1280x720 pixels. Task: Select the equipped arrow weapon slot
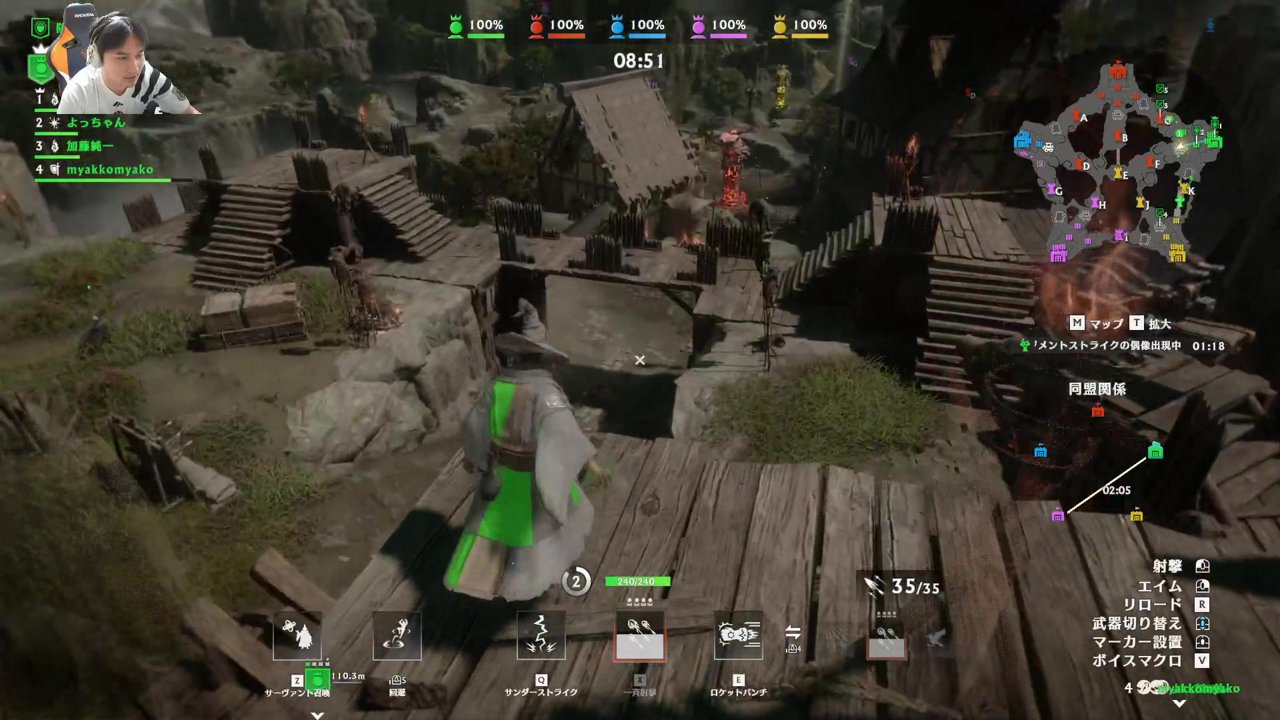[x=886, y=636]
